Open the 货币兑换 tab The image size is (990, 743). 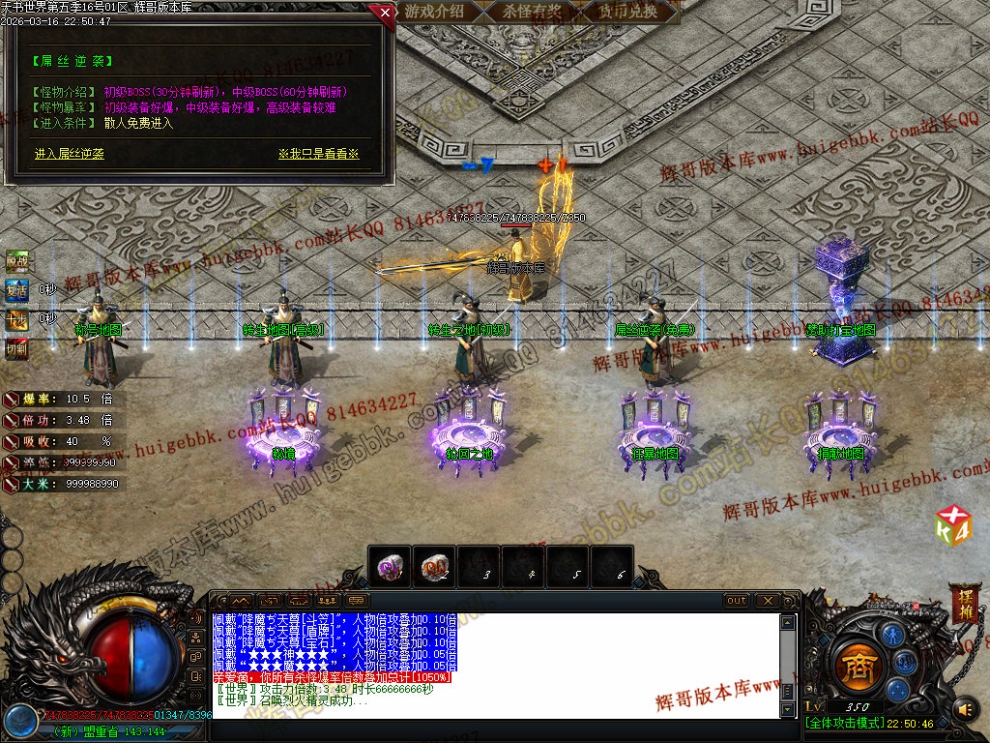click(628, 12)
